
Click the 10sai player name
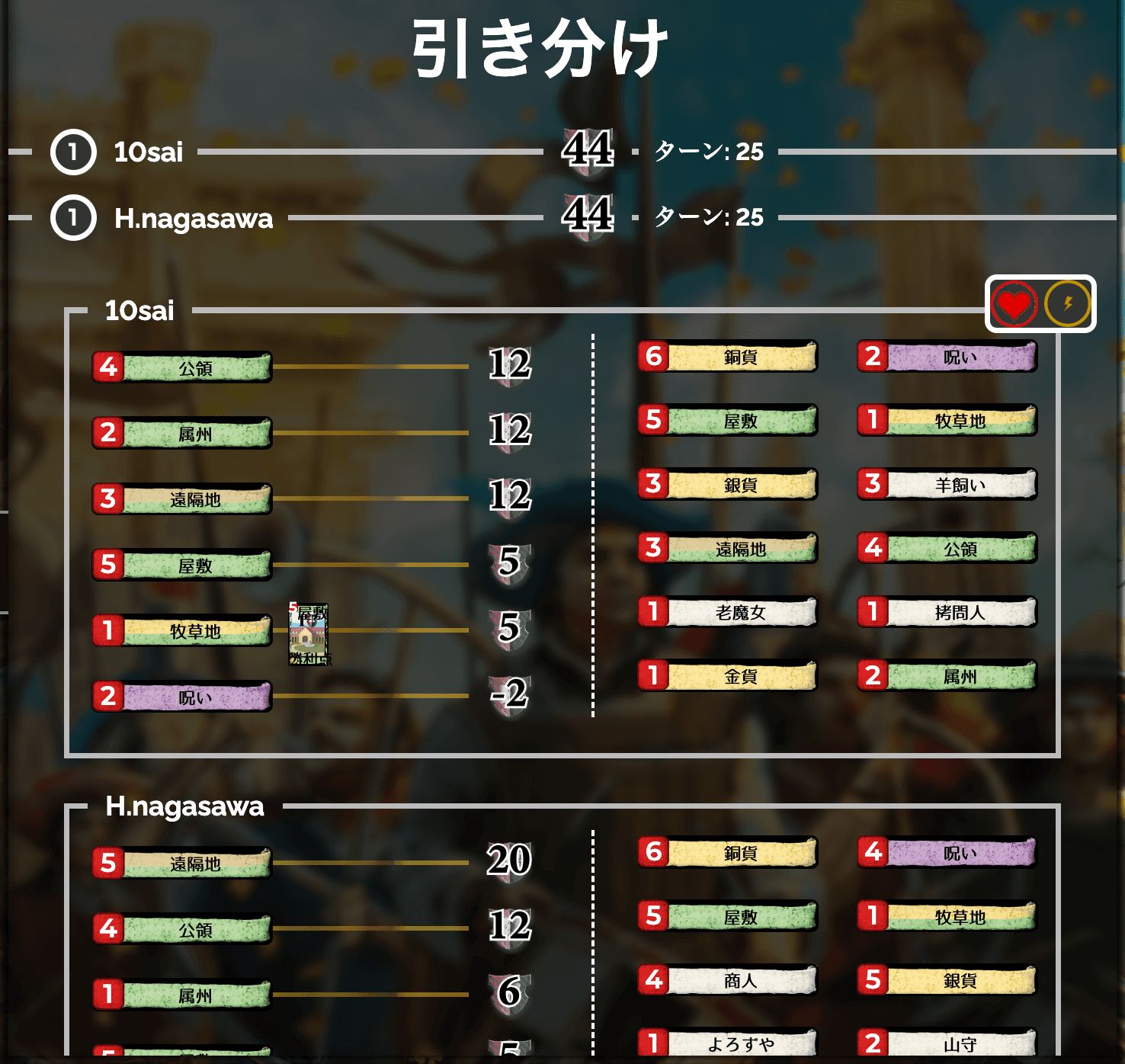[x=147, y=152]
